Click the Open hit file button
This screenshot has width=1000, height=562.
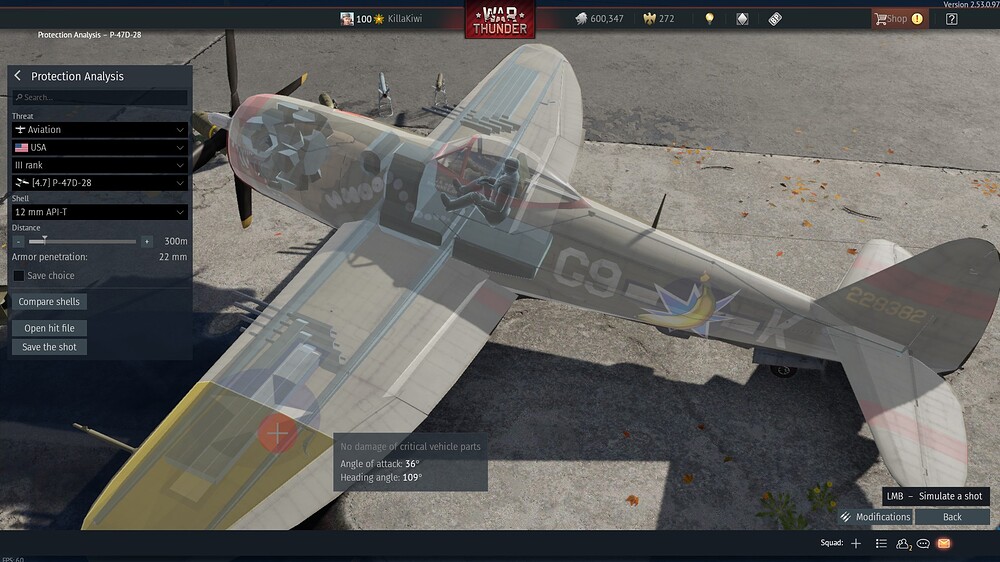point(49,328)
